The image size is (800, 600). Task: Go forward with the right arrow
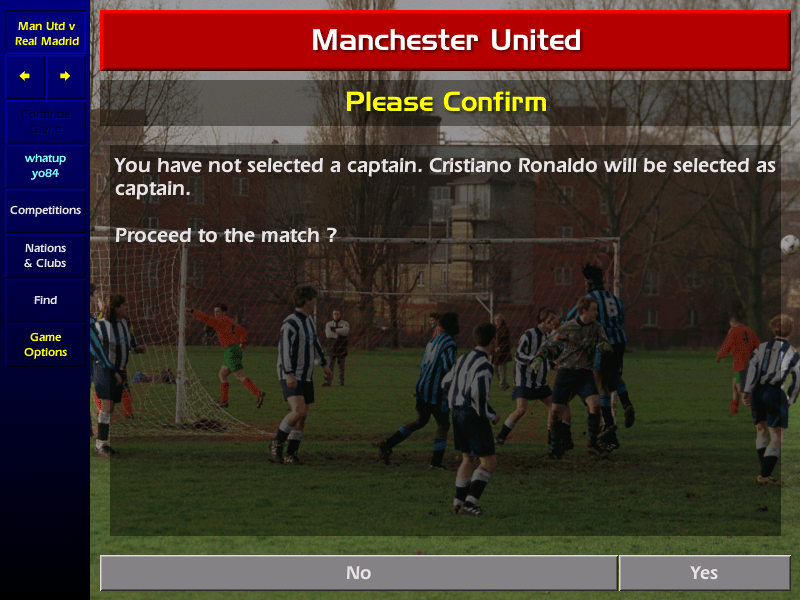65,76
